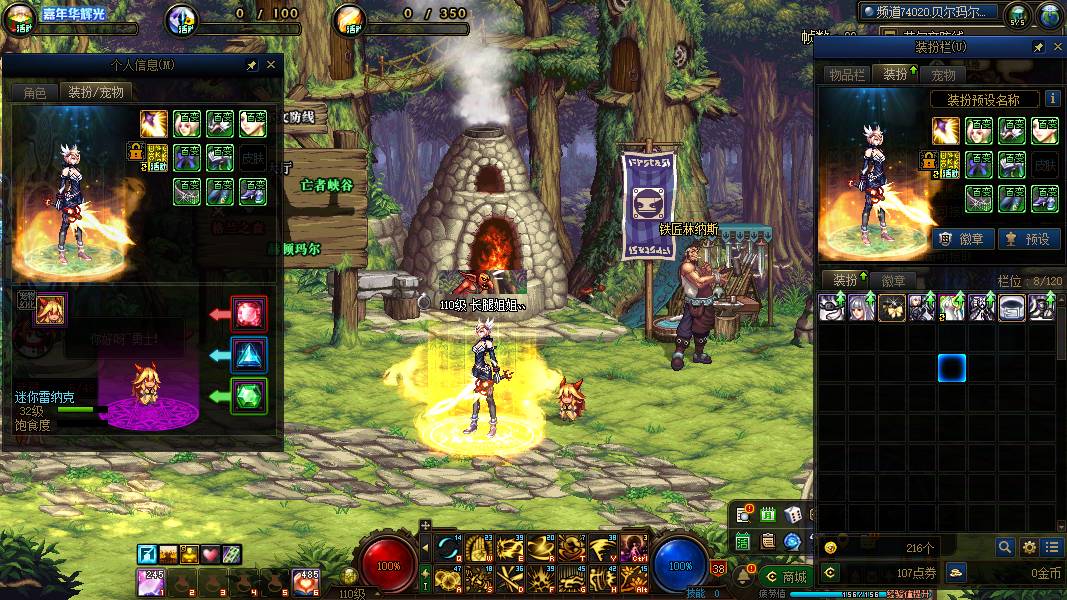Search the inventory with the magnifier button
1067x600 pixels.
coord(1005,547)
